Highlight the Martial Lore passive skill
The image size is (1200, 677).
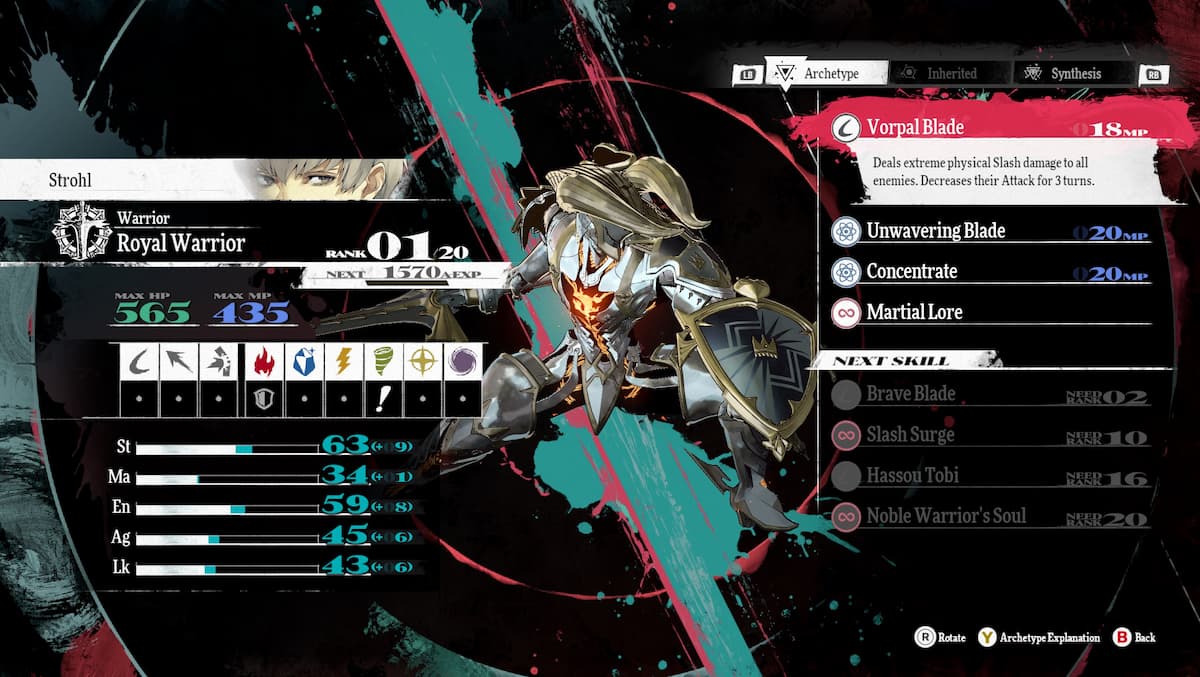(x=914, y=313)
